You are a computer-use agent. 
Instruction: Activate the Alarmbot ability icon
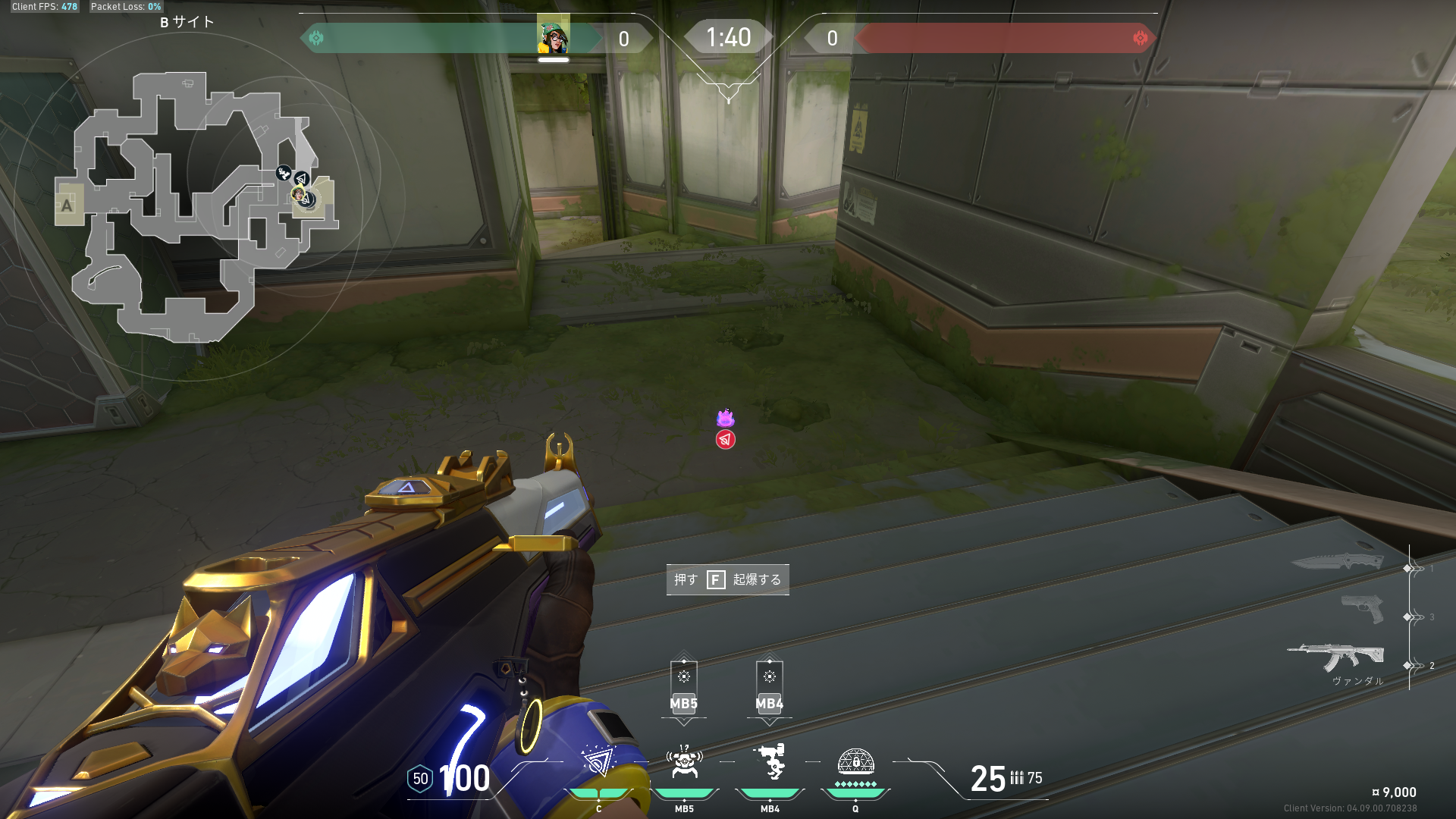(x=684, y=762)
